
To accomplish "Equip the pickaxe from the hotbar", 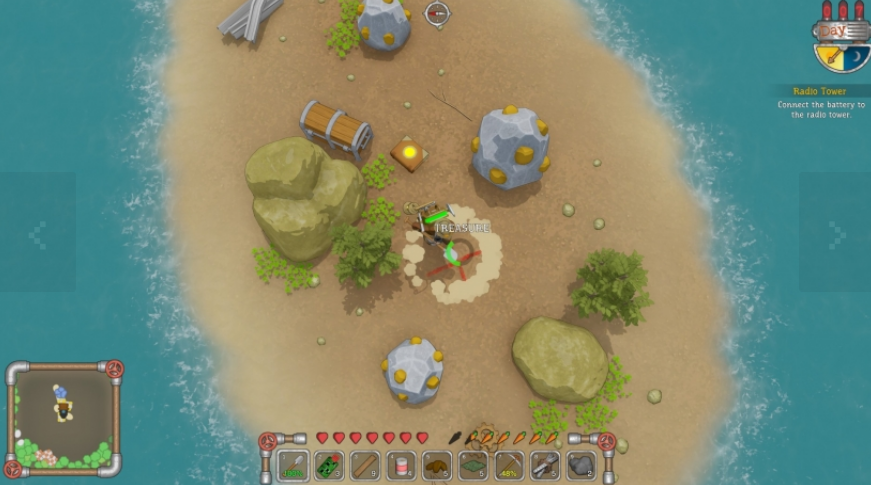I will [x=508, y=465].
